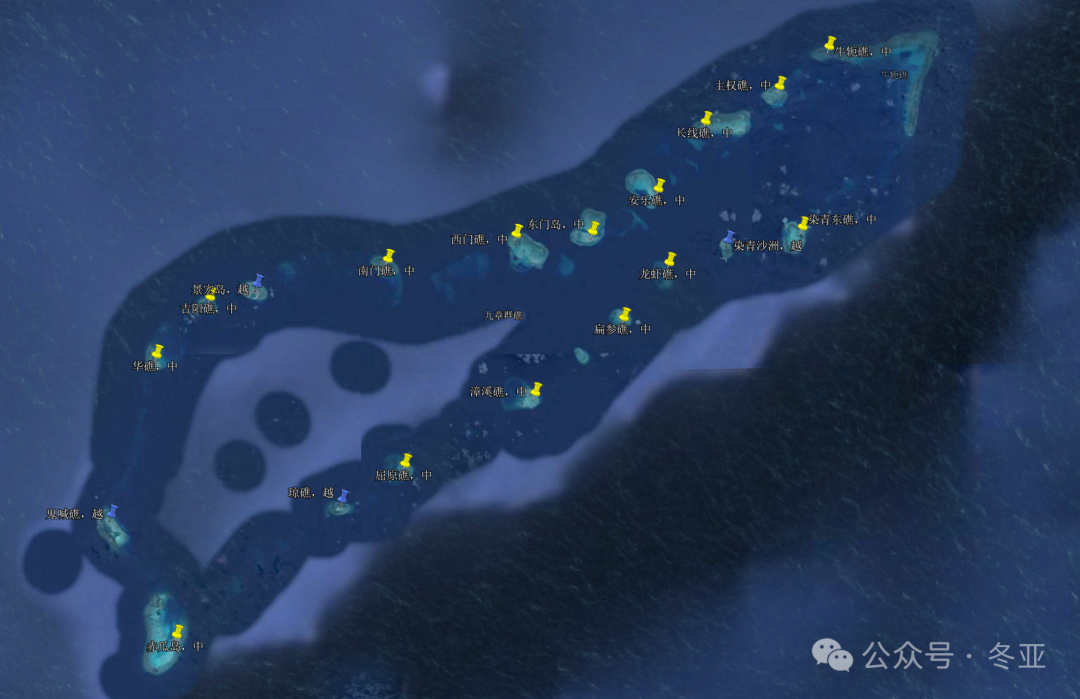1080x699 pixels.
Task: Select the 牛轭礁 yellow pushpin marker
Action: click(830, 43)
